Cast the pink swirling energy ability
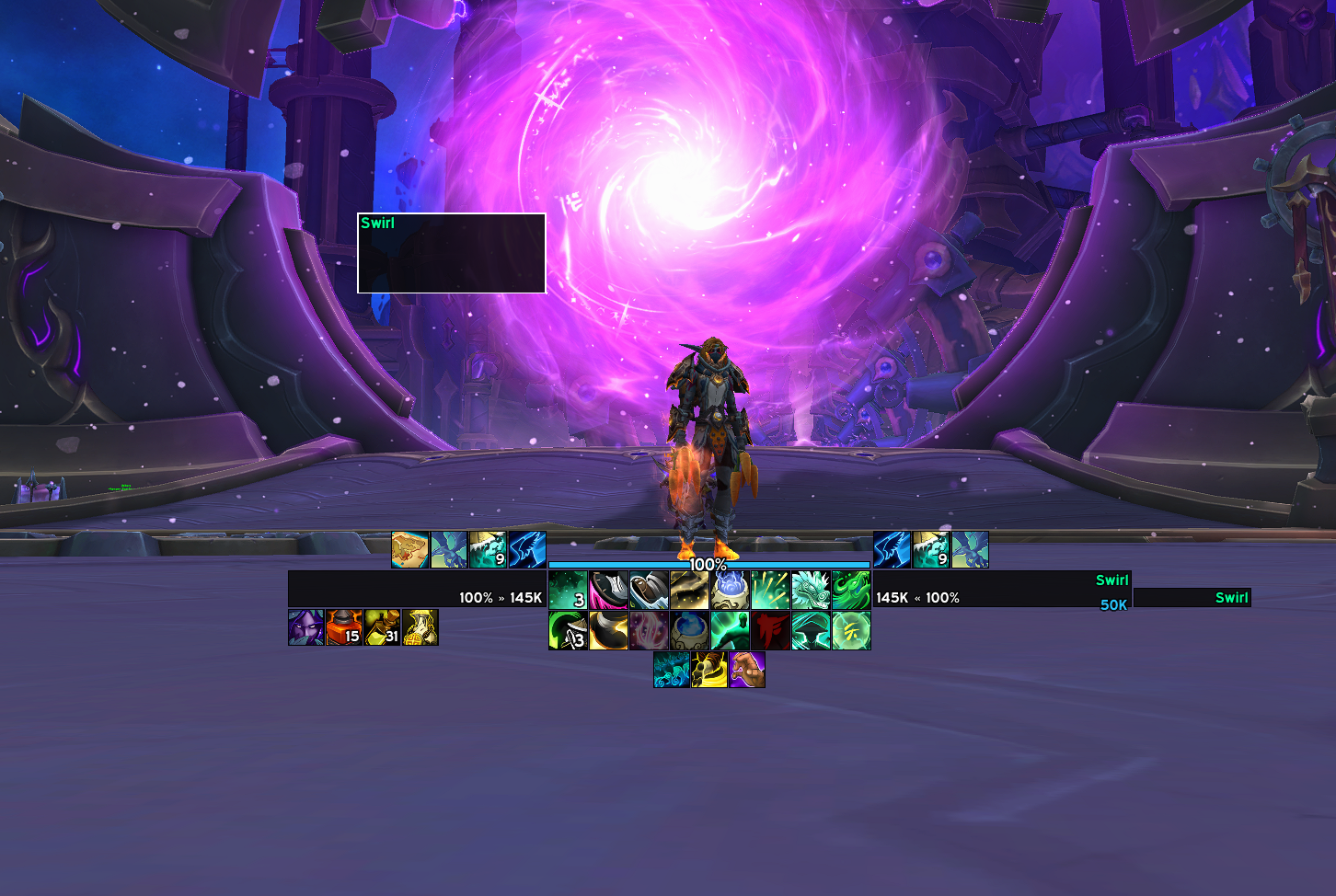Image resolution: width=1336 pixels, height=896 pixels. (x=649, y=631)
